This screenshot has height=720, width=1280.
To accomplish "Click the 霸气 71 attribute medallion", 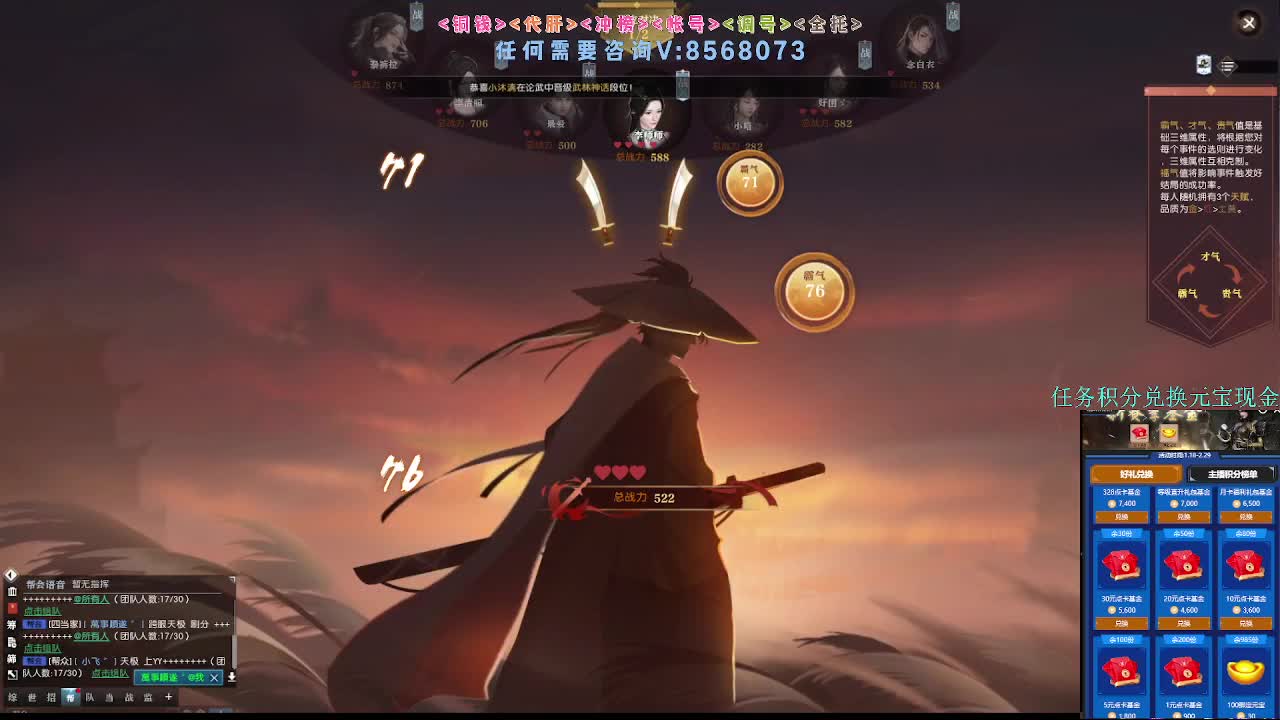I will pos(750,184).
